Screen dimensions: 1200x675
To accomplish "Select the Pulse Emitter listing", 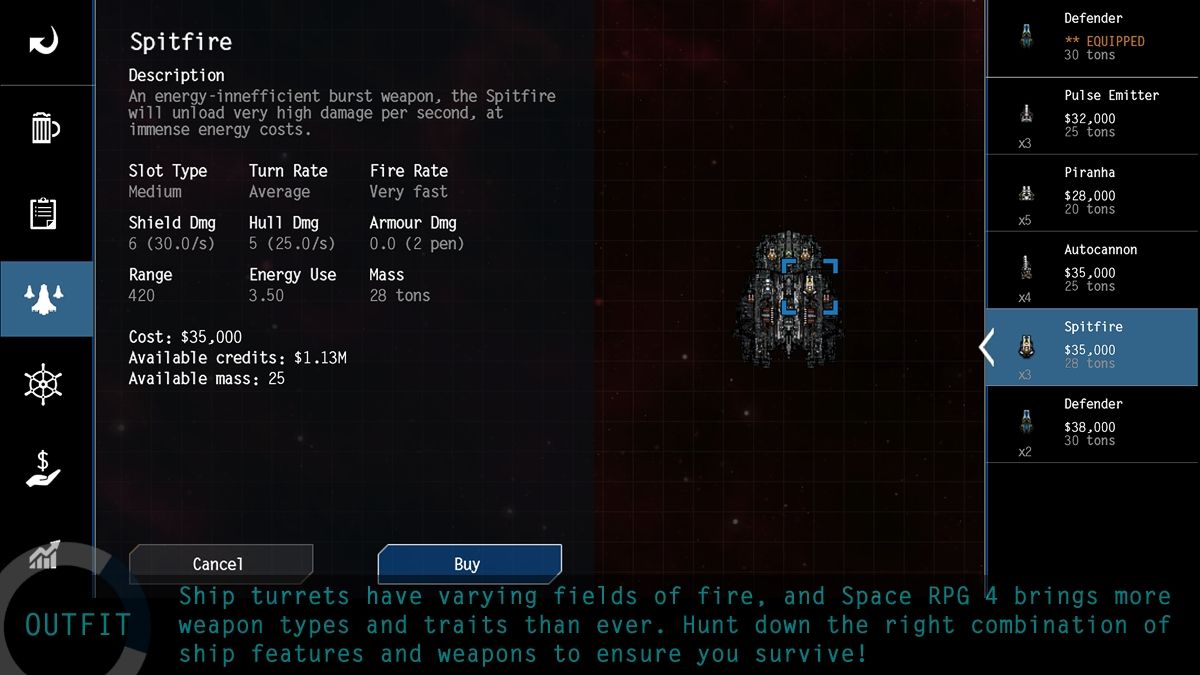I will point(1092,116).
